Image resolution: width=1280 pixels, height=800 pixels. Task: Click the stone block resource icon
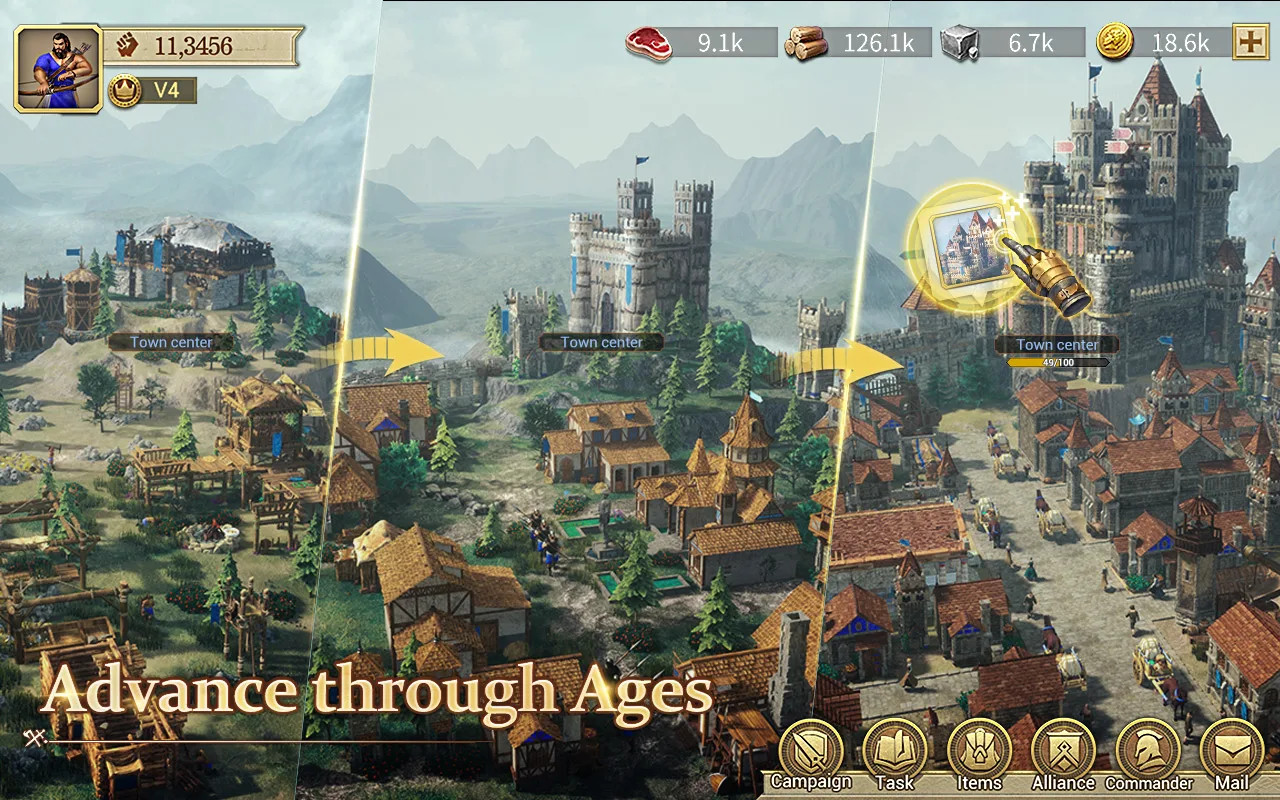click(959, 43)
